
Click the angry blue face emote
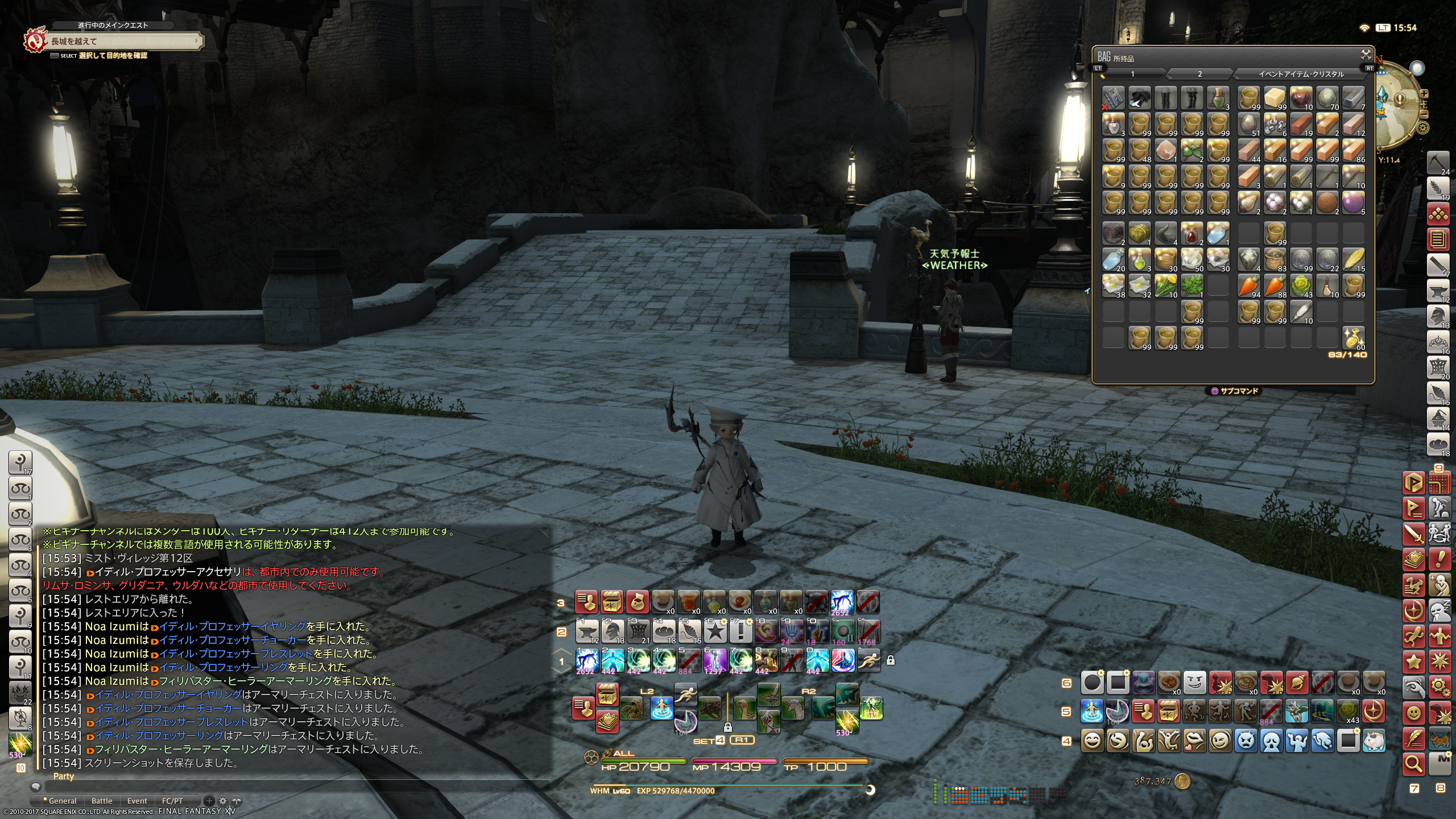(1246, 741)
